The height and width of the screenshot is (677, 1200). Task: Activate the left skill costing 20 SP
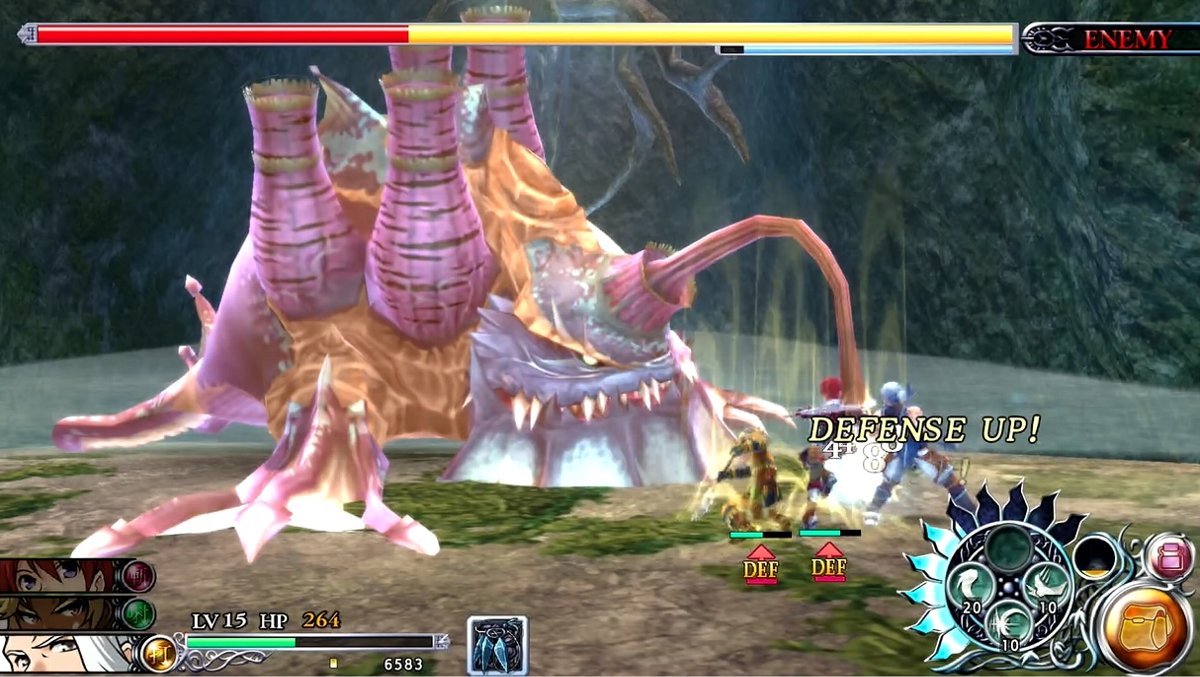(969, 584)
